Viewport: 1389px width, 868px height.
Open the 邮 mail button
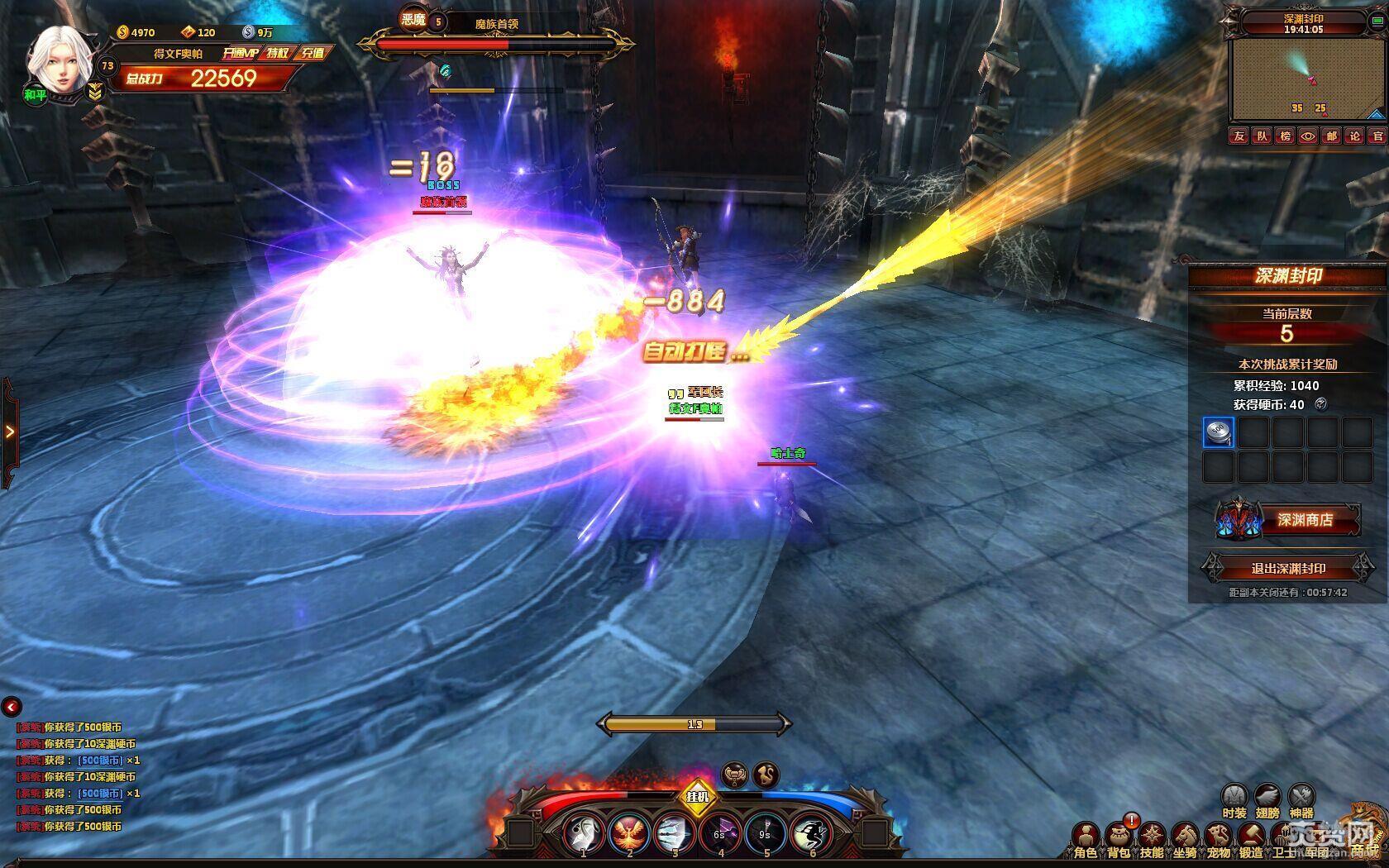tap(1330, 136)
